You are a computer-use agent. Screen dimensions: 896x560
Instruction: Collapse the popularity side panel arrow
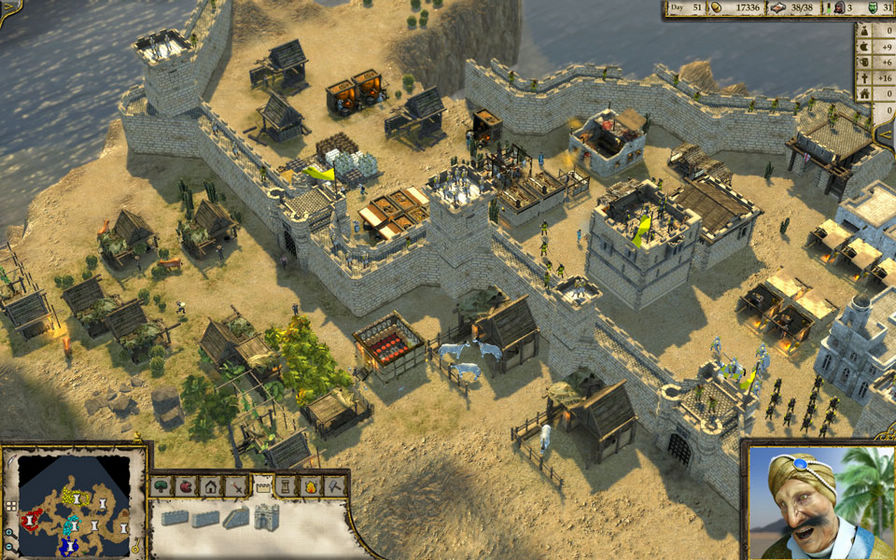(x=886, y=133)
